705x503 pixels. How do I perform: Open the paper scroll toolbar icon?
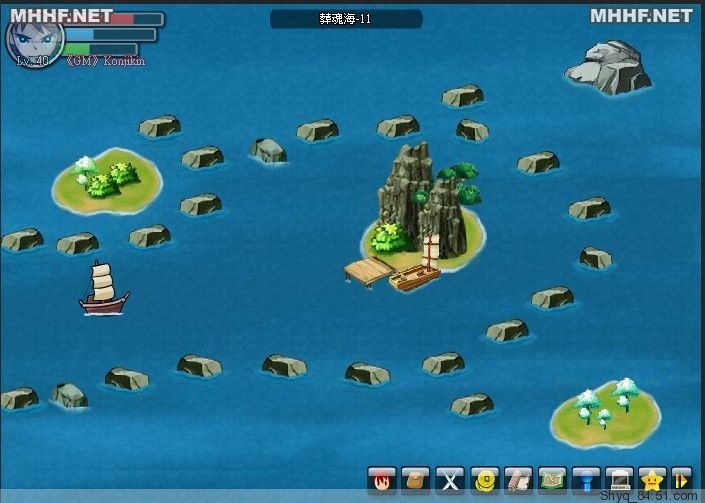pyautogui.click(x=518, y=479)
